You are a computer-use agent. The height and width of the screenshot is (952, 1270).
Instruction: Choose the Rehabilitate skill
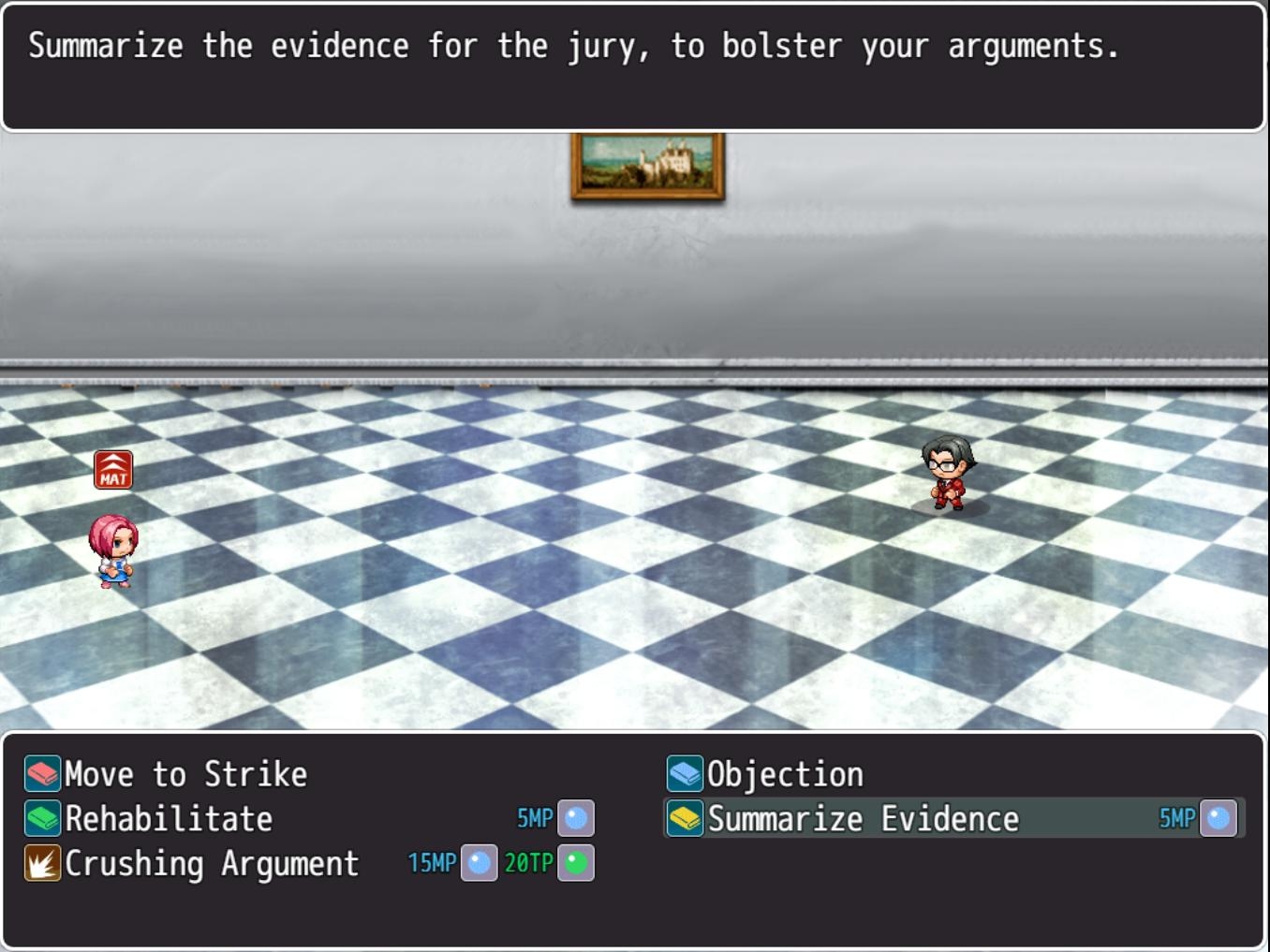coord(169,819)
